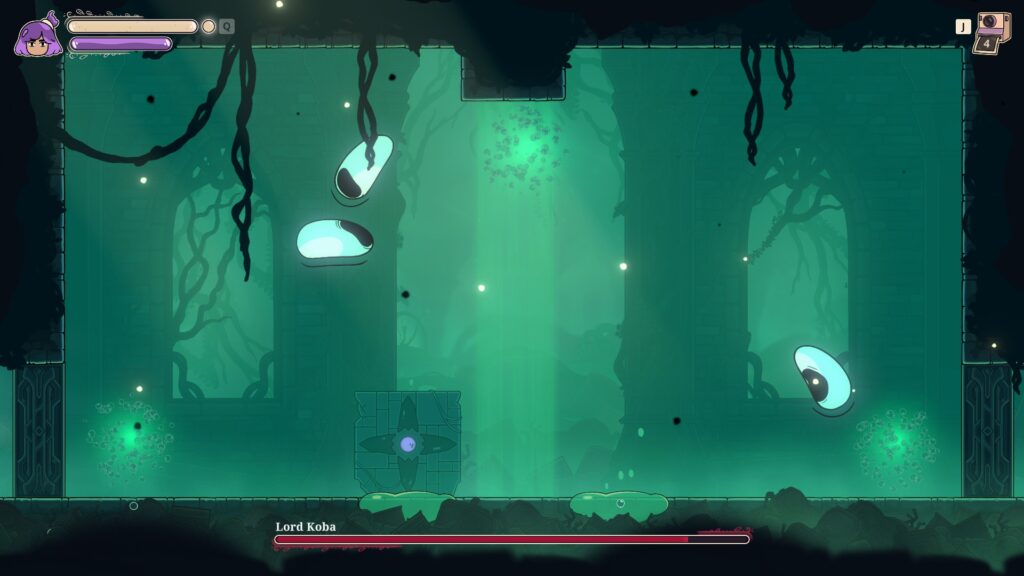Select the polaroid camera item icon

[992, 28]
